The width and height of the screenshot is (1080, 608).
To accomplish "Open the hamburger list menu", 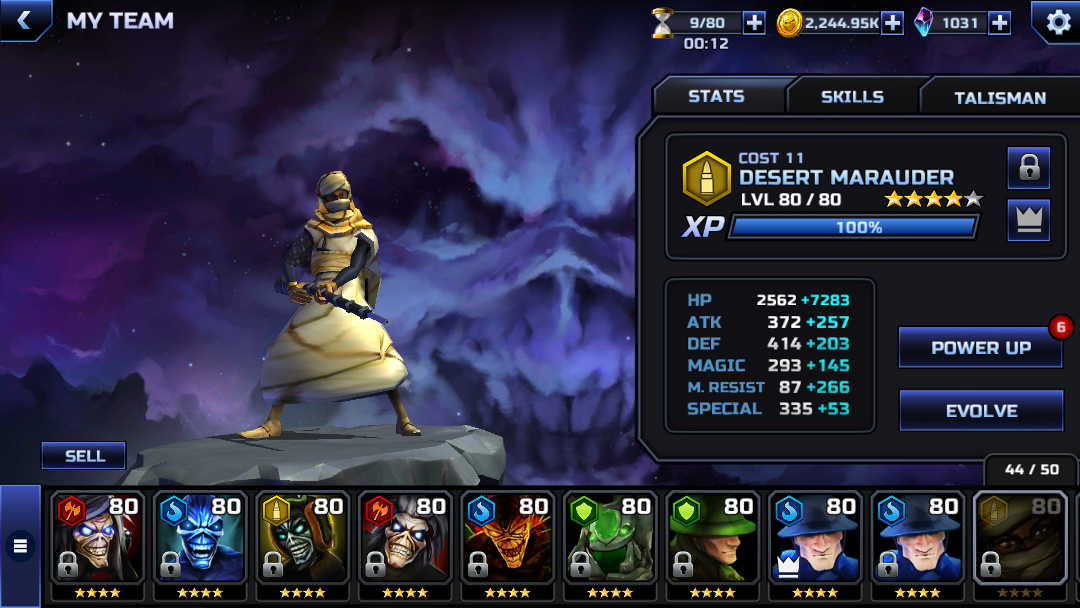I will tap(19, 546).
